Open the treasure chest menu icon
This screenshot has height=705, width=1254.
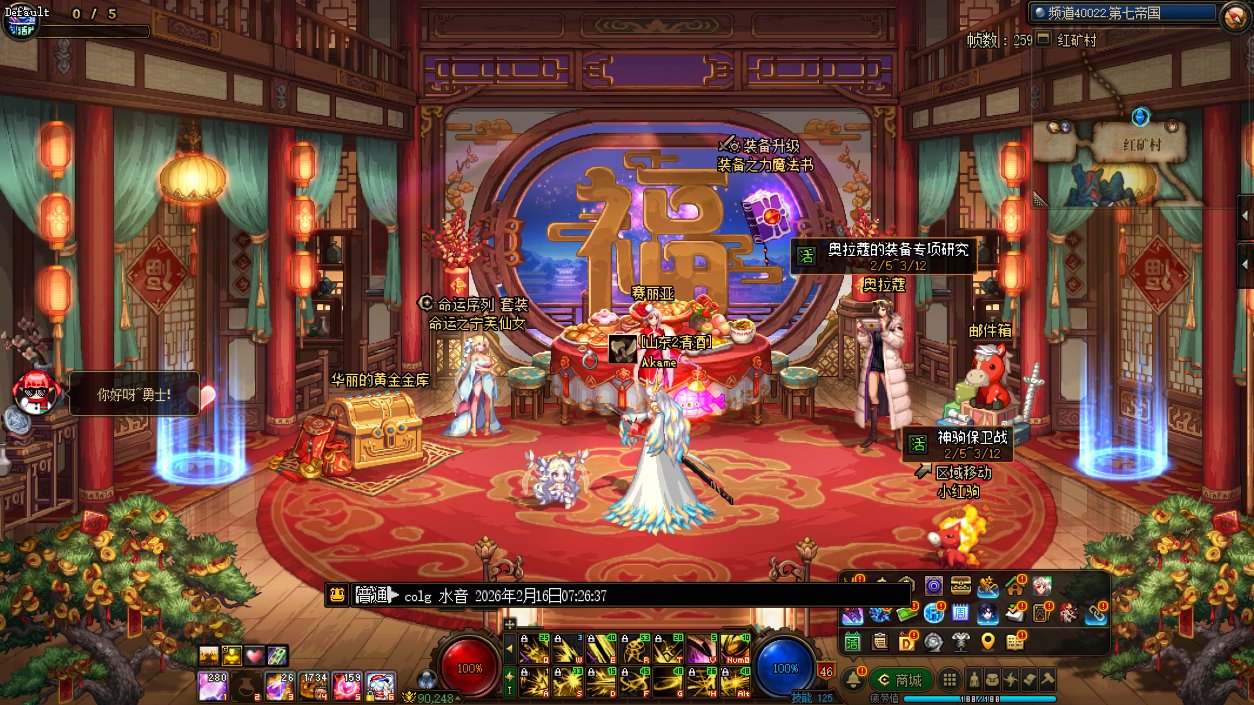click(961, 586)
